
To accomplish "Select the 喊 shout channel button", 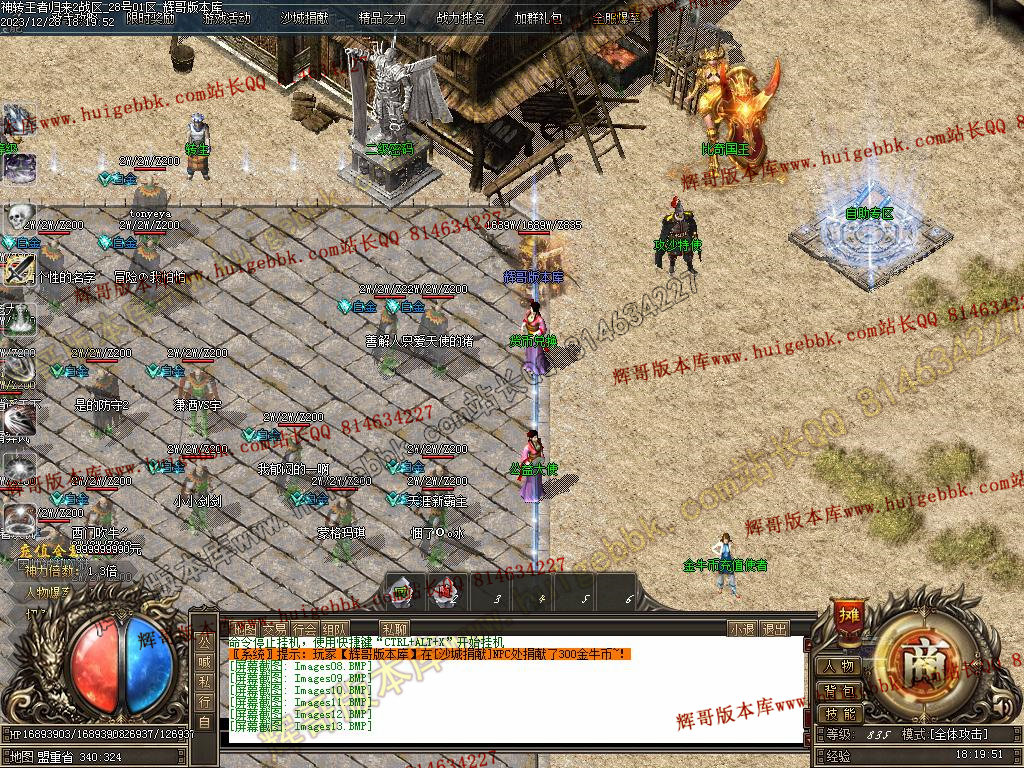I will tap(204, 660).
